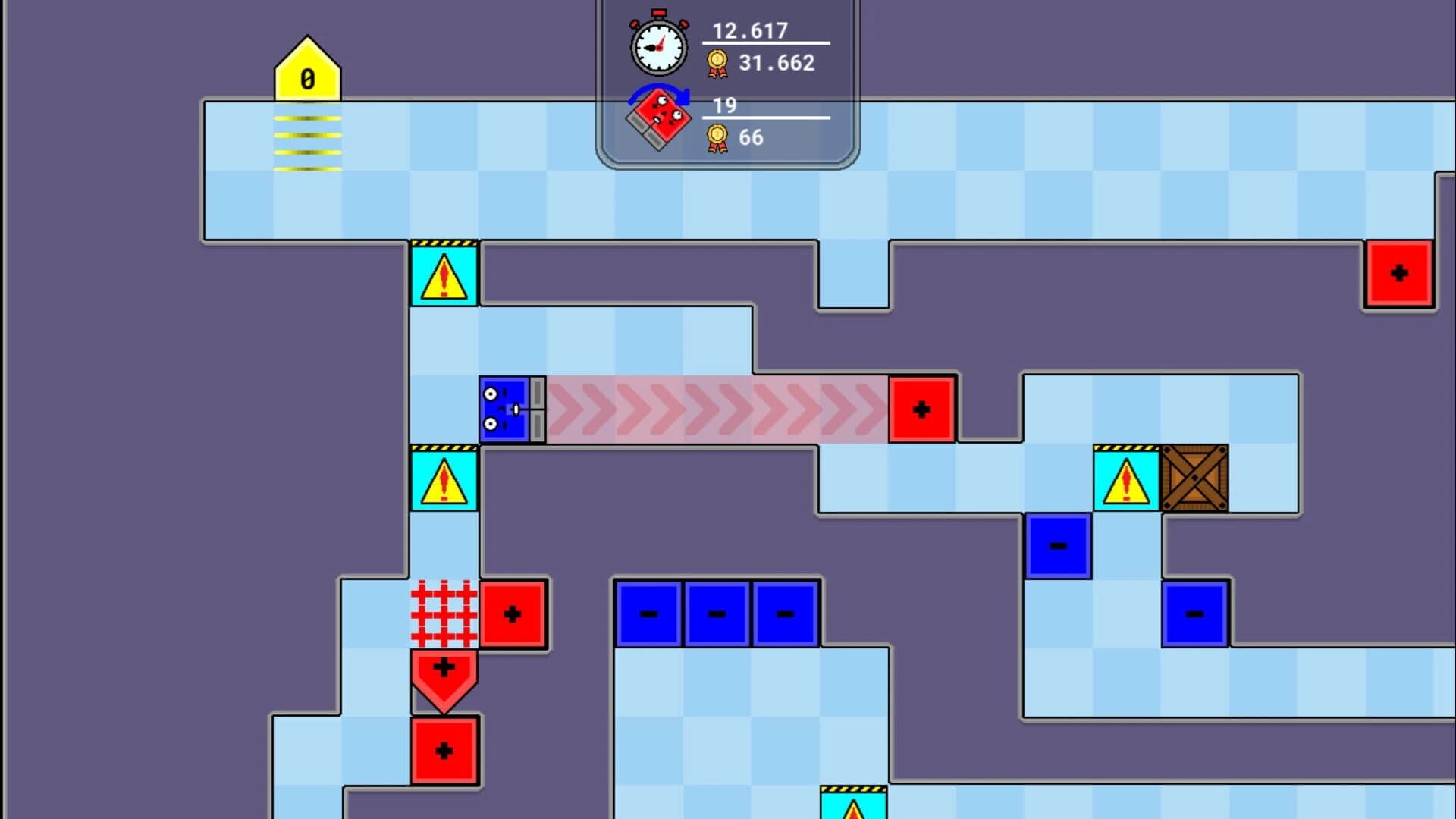Viewport: 1456px width, 819px height.
Task: Select the yellow exit house marked 0
Action: [x=306, y=72]
